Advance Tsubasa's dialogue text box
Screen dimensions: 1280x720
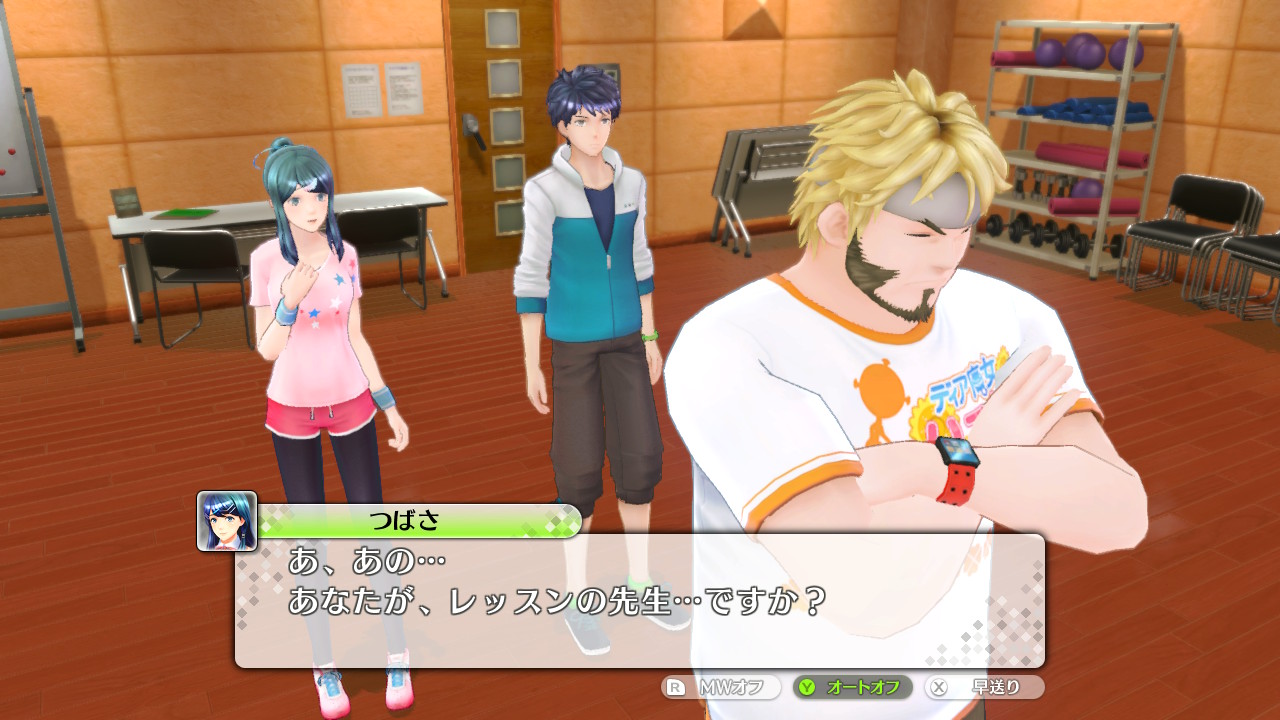pyautogui.click(x=640, y=600)
